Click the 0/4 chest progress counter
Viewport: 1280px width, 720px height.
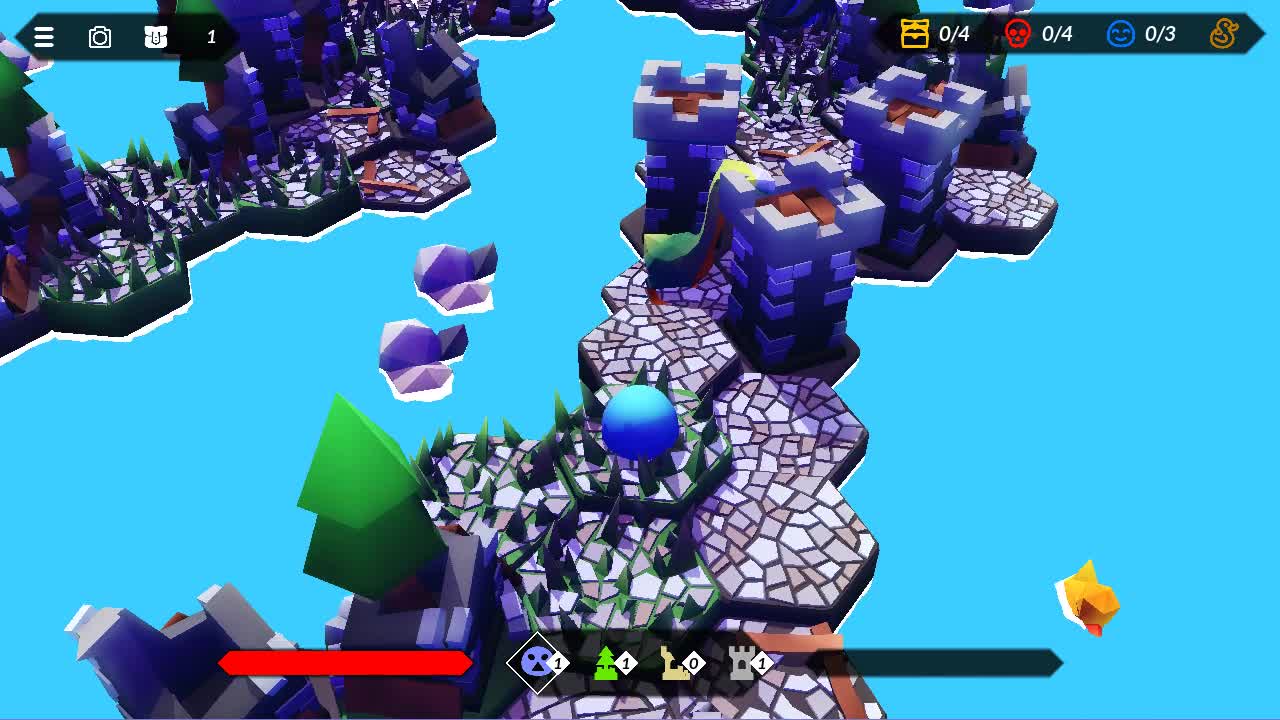click(956, 33)
